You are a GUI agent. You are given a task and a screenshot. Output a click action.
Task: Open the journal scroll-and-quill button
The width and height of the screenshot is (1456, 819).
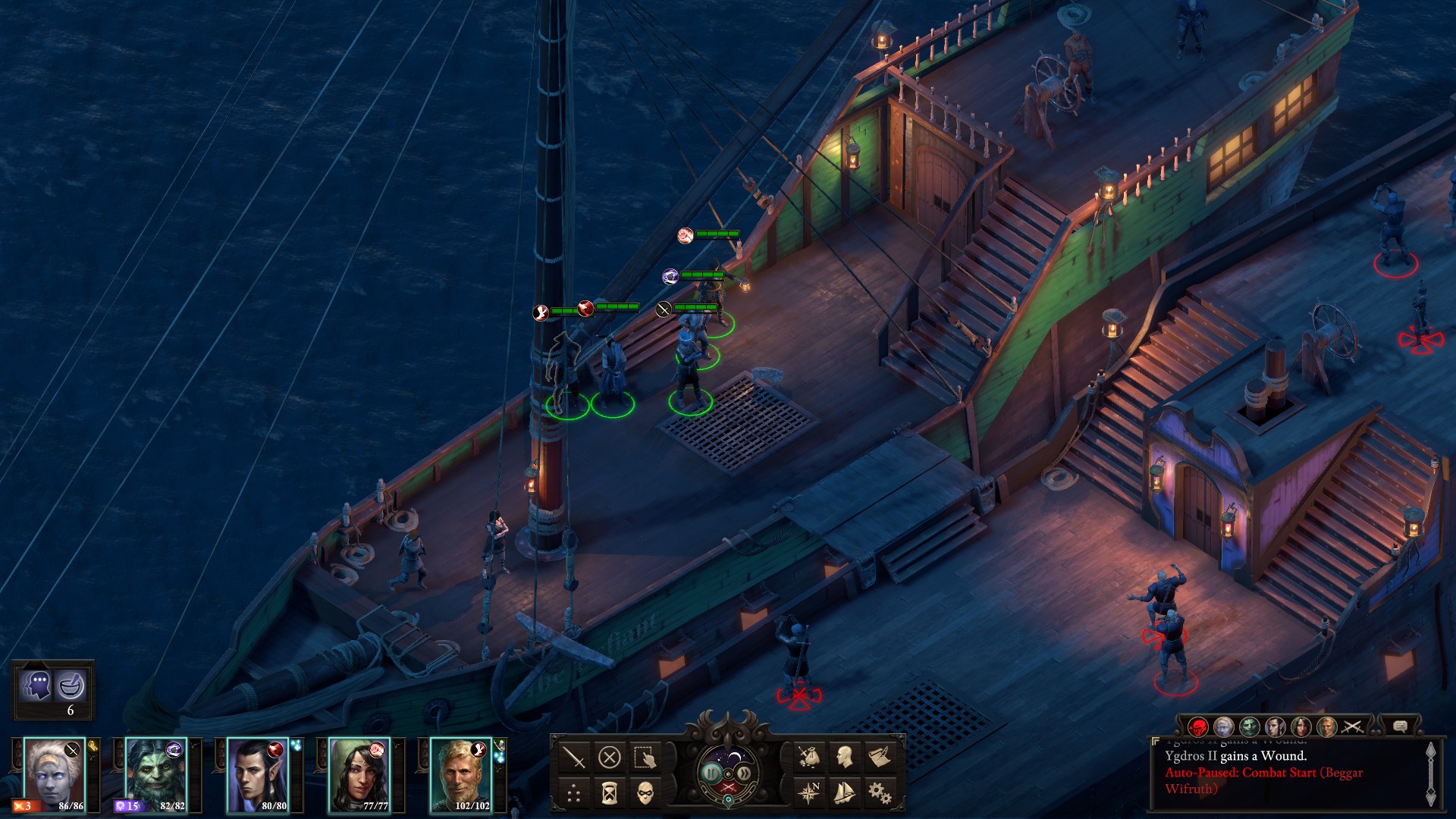880,757
